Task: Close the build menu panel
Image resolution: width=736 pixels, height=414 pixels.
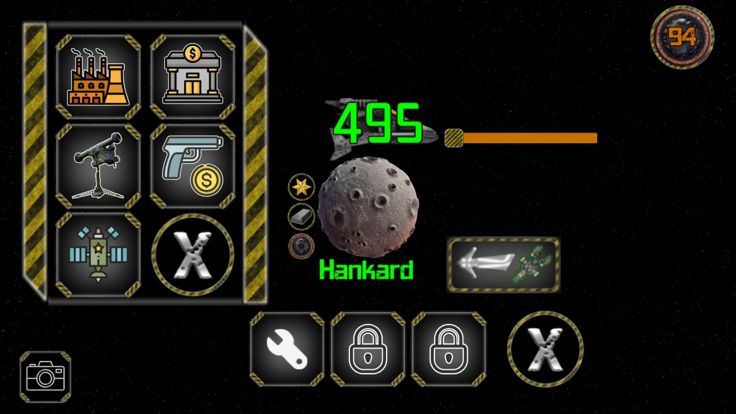Action: point(192,255)
